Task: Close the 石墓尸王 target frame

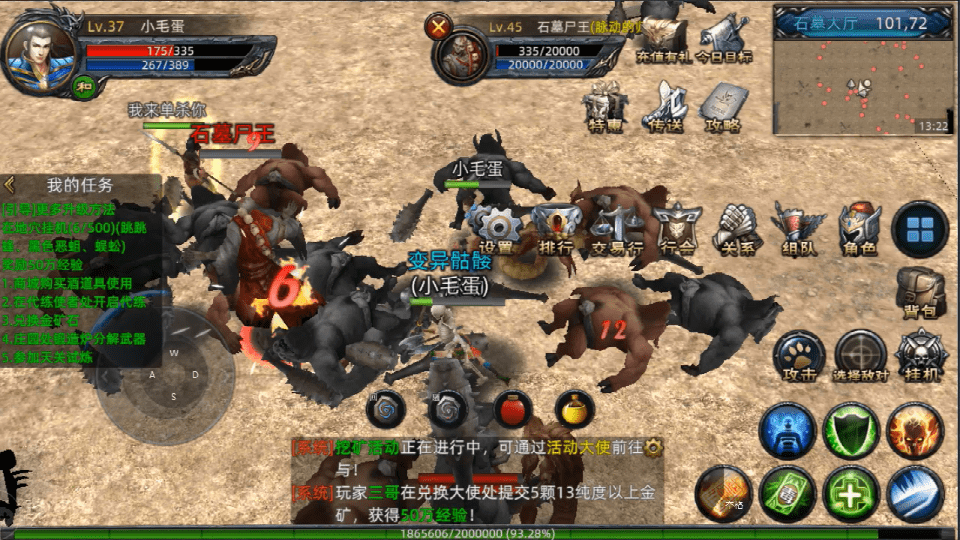Action: 437,28
